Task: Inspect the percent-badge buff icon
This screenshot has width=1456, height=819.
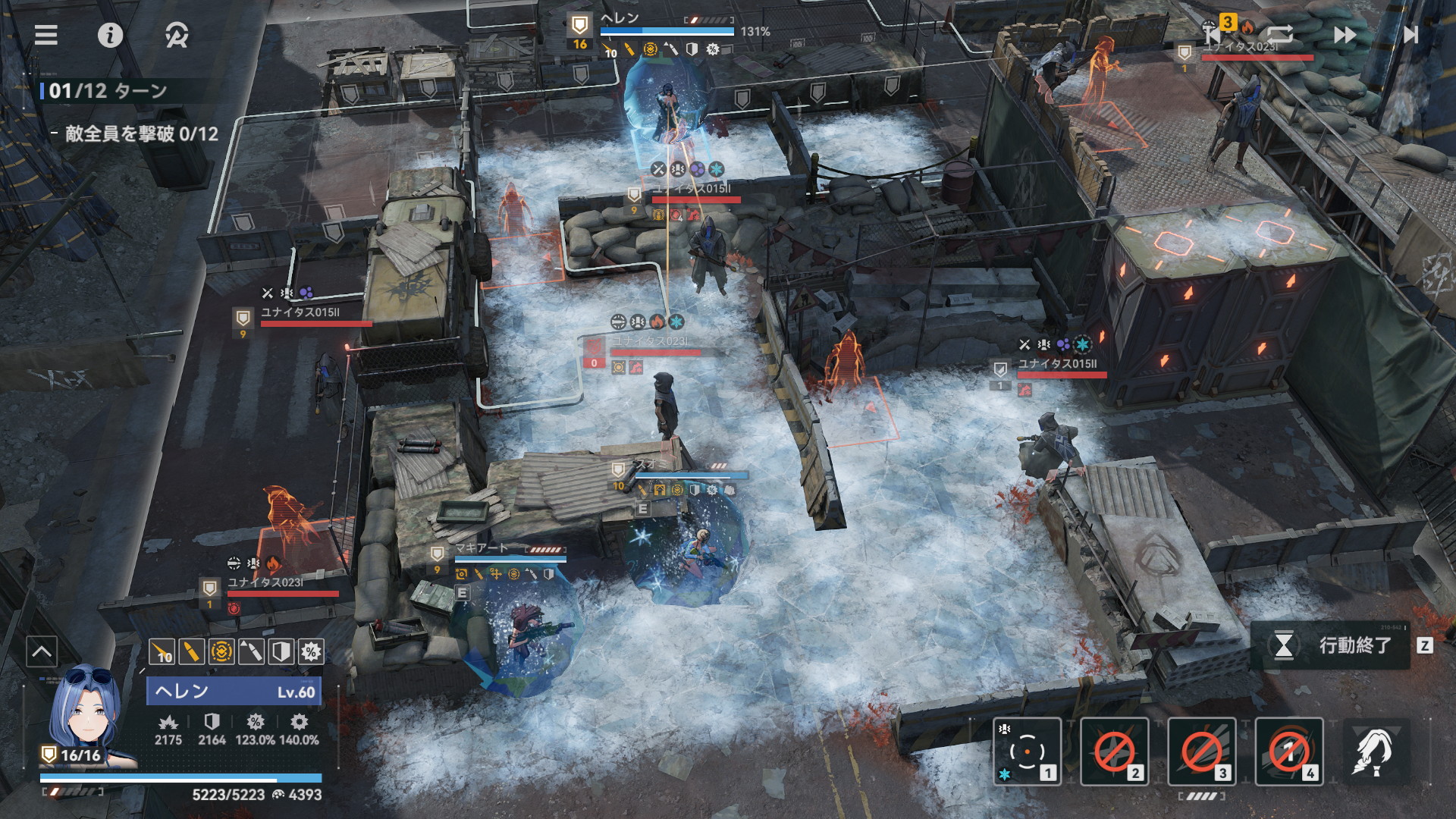Action: (311, 651)
